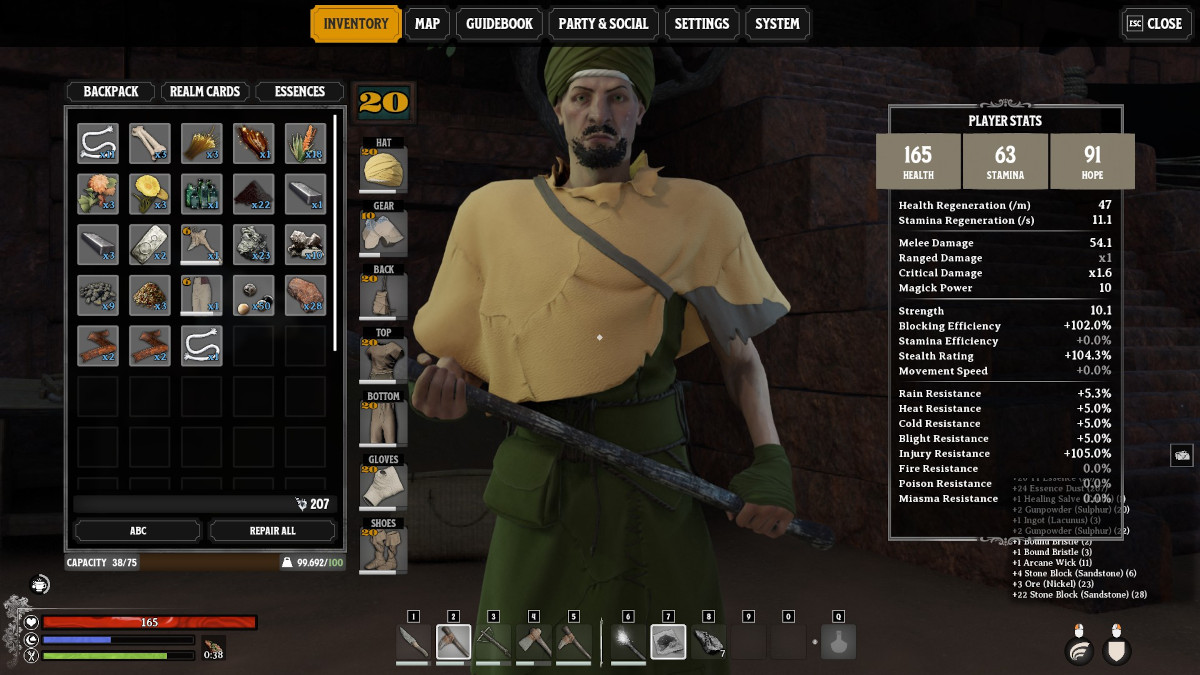This screenshot has width=1200, height=675.
Task: Go to Party & Social
Action: click(x=603, y=24)
